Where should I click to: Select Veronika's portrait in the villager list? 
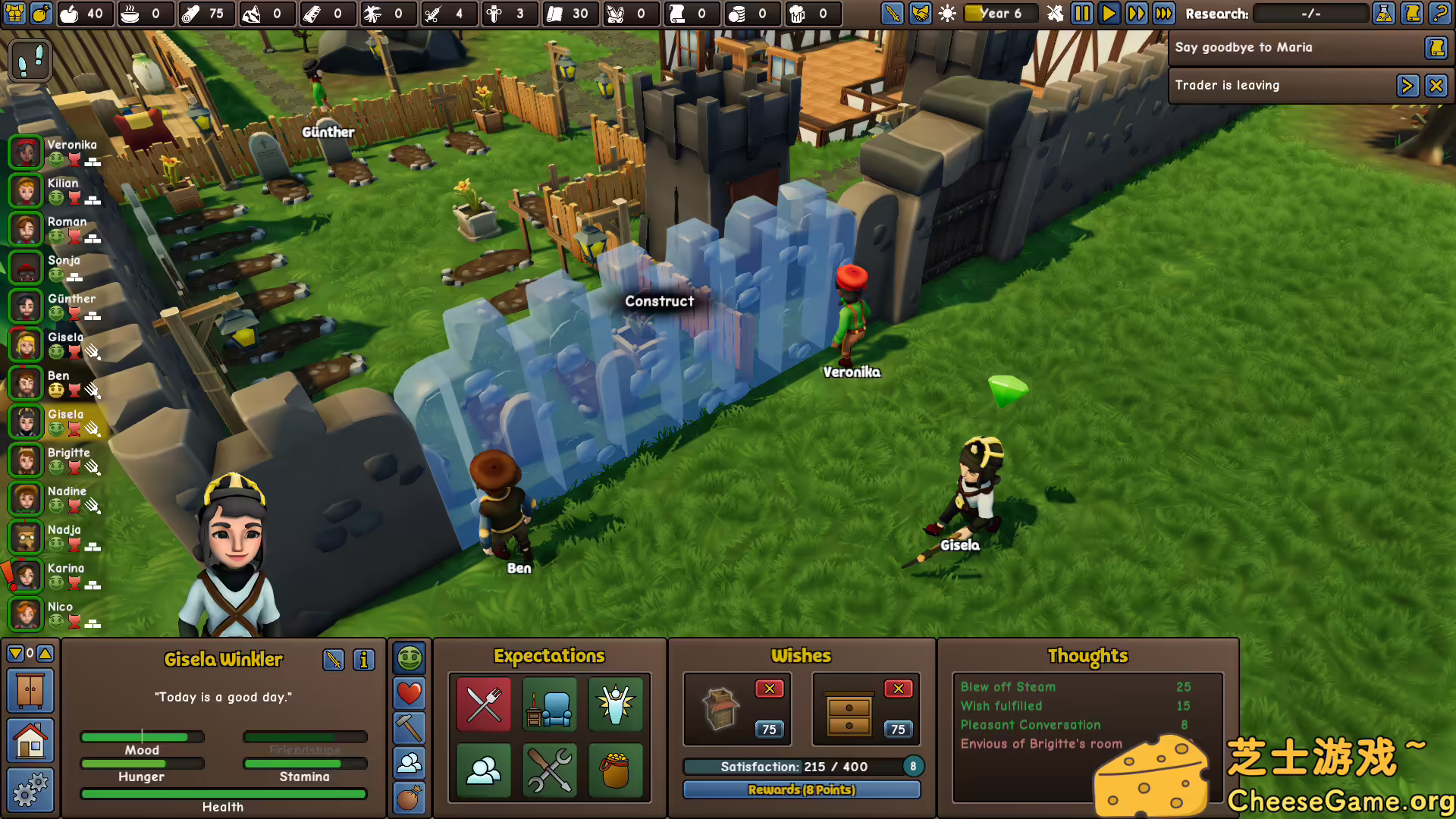pos(25,152)
